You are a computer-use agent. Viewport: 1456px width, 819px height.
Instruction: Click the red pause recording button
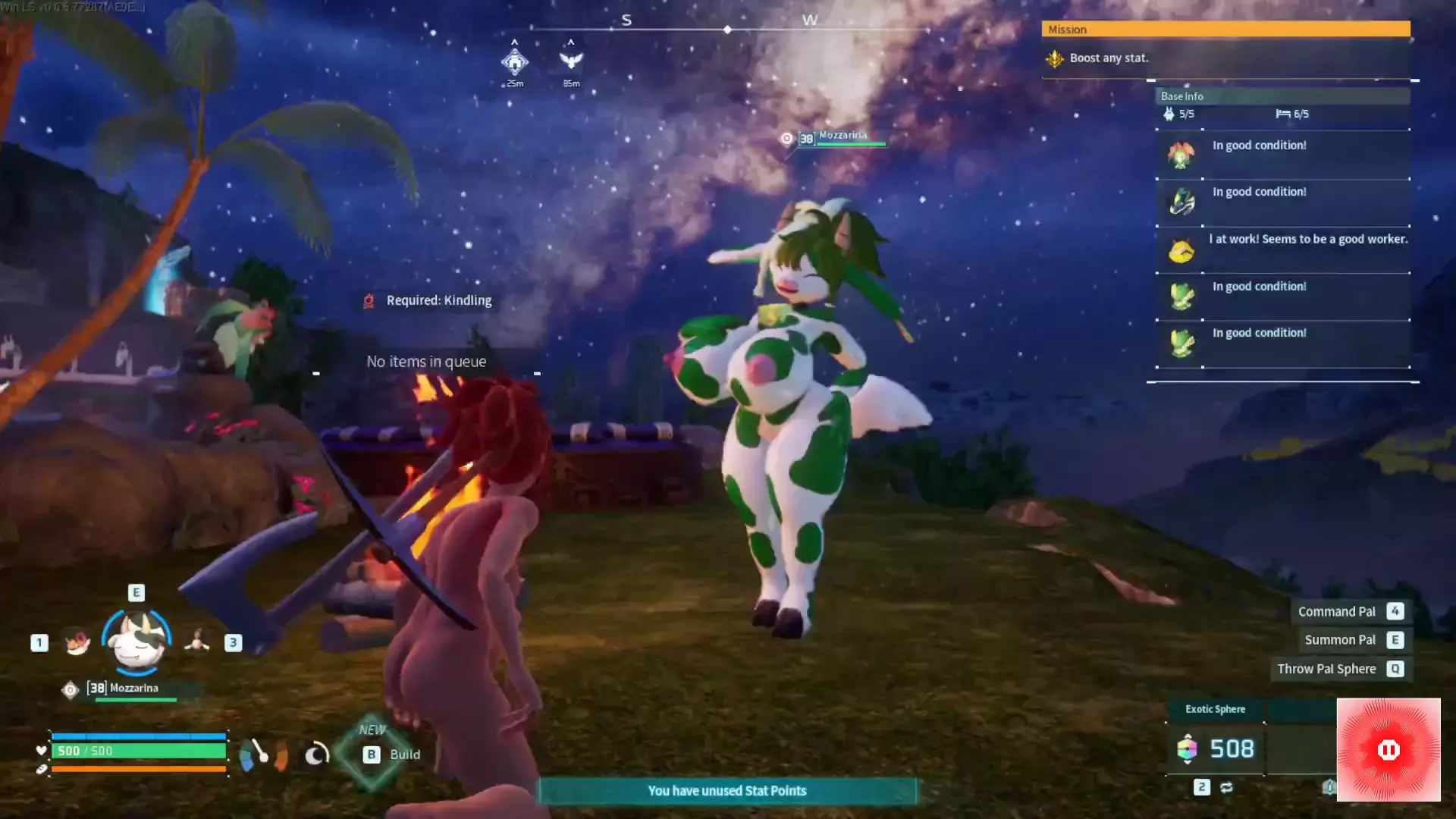1388,750
